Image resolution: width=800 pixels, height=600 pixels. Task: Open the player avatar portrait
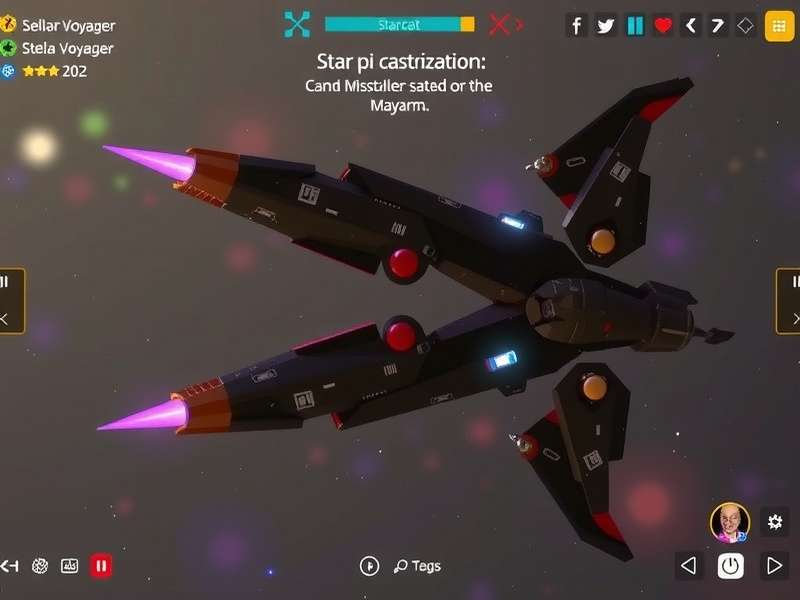[x=730, y=522]
